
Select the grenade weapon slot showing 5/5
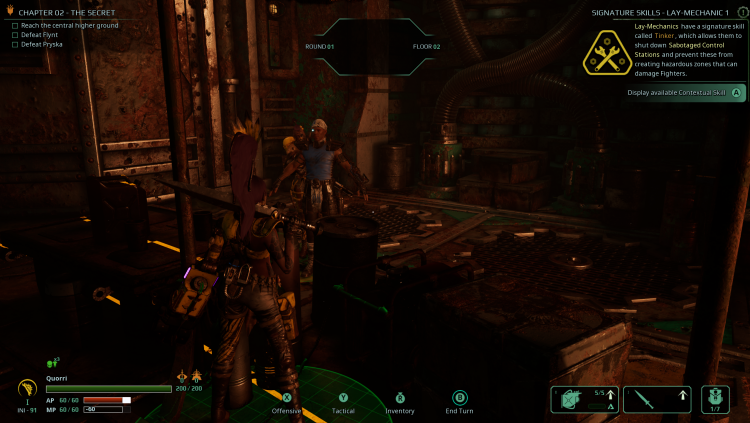(x=583, y=400)
